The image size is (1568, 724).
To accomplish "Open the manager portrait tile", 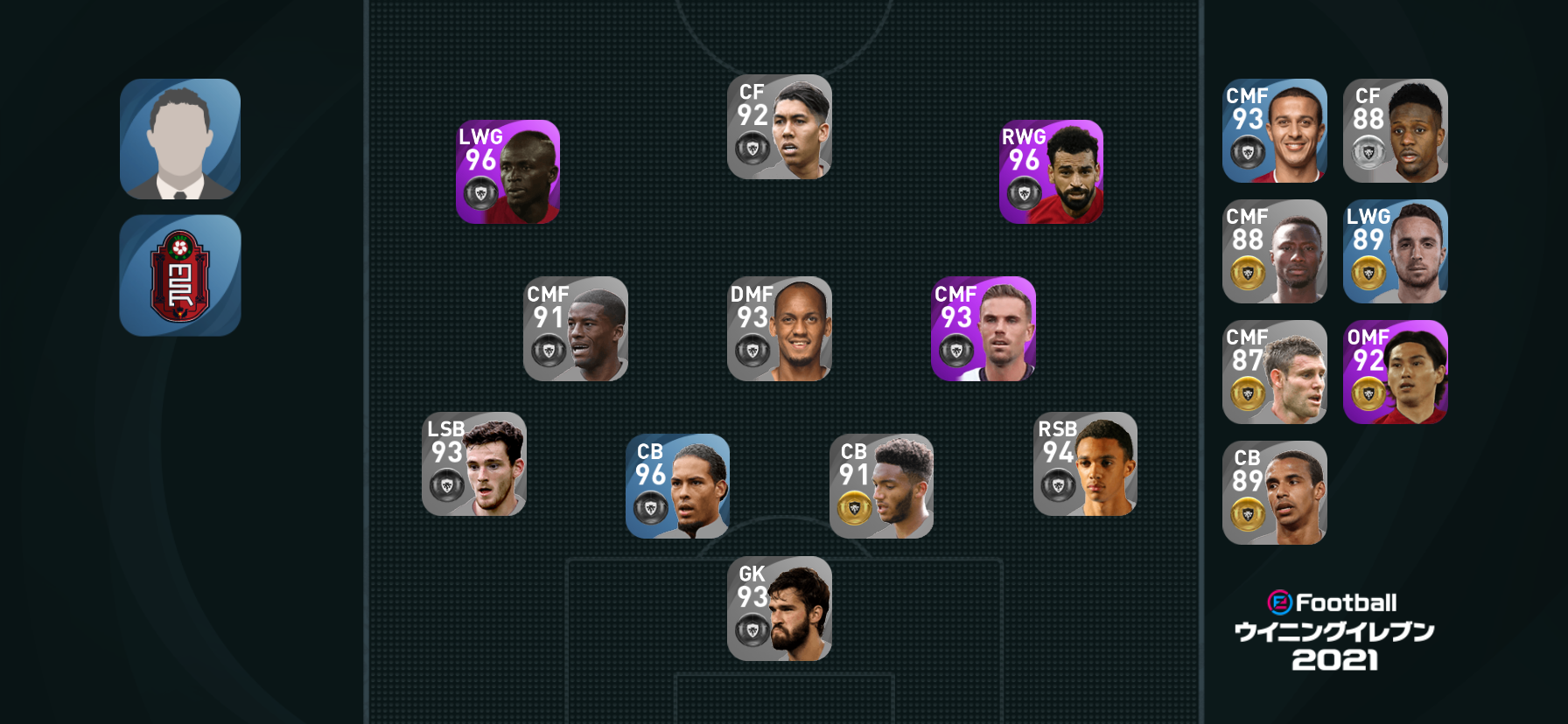I will click(x=180, y=139).
